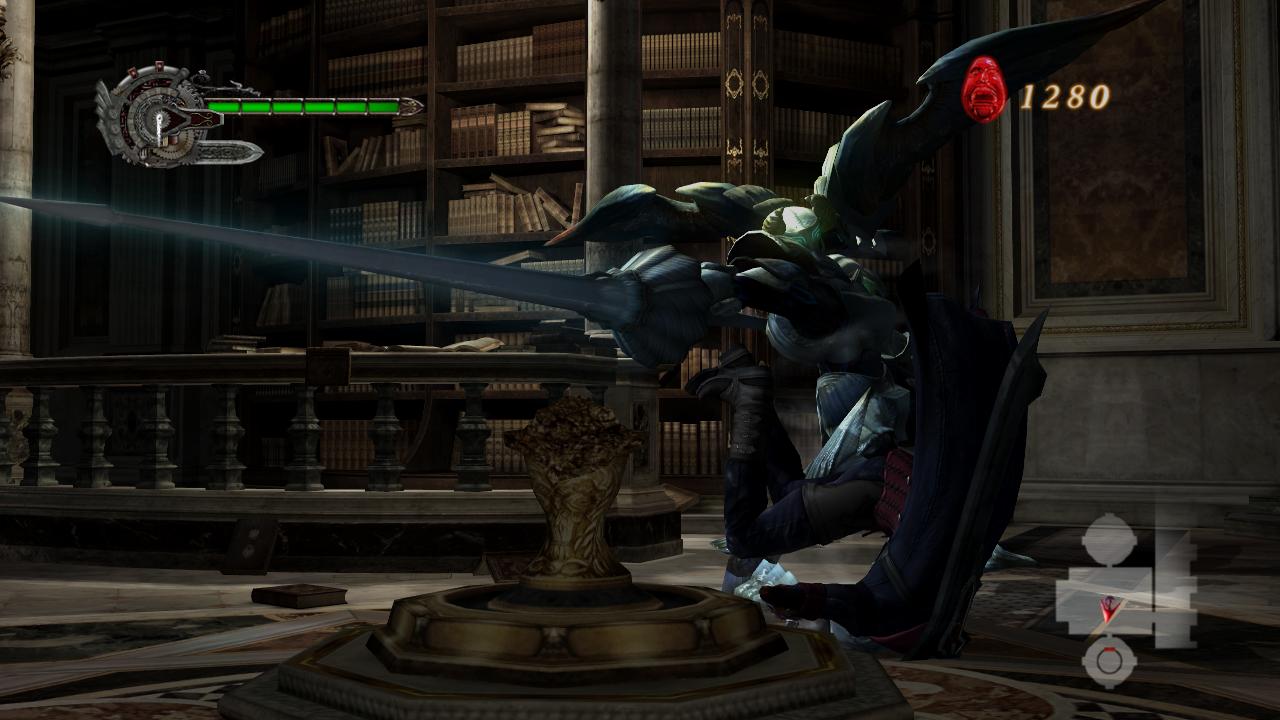Viewport: 1280px width, 720px height.
Task: Select the red orb currency icon
Action: tap(984, 89)
